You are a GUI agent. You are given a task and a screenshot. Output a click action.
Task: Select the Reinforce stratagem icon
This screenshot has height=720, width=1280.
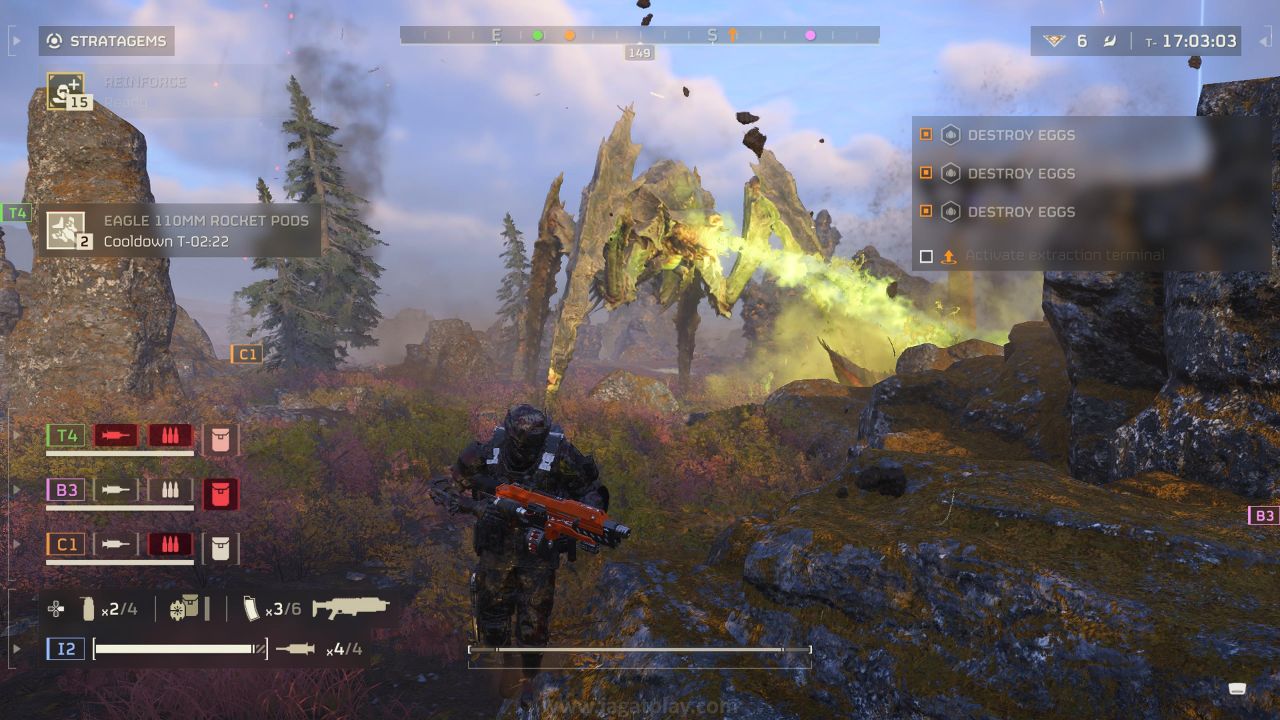click(65, 91)
